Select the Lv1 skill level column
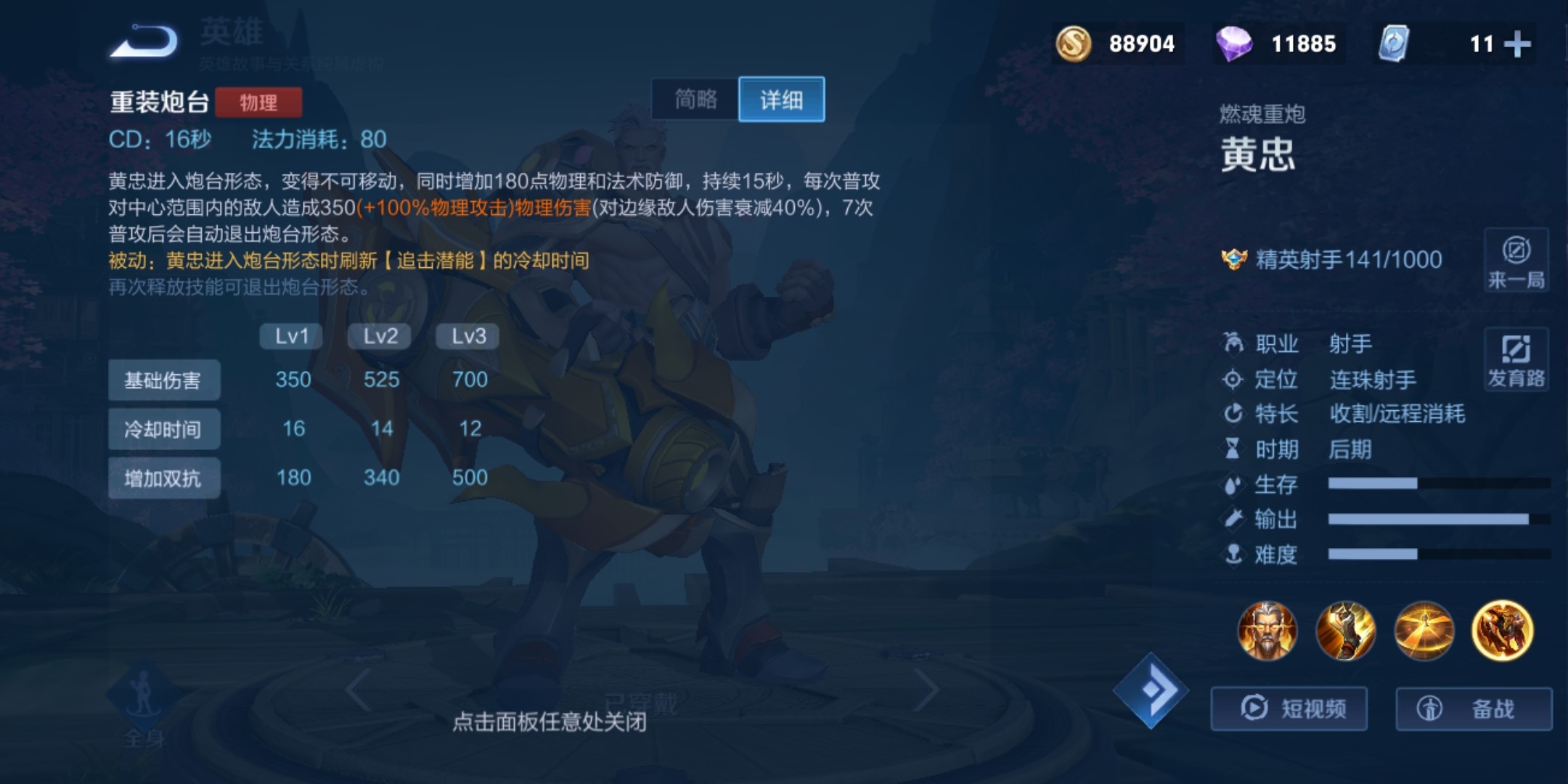Screen dimensions: 1568x784 [290, 335]
